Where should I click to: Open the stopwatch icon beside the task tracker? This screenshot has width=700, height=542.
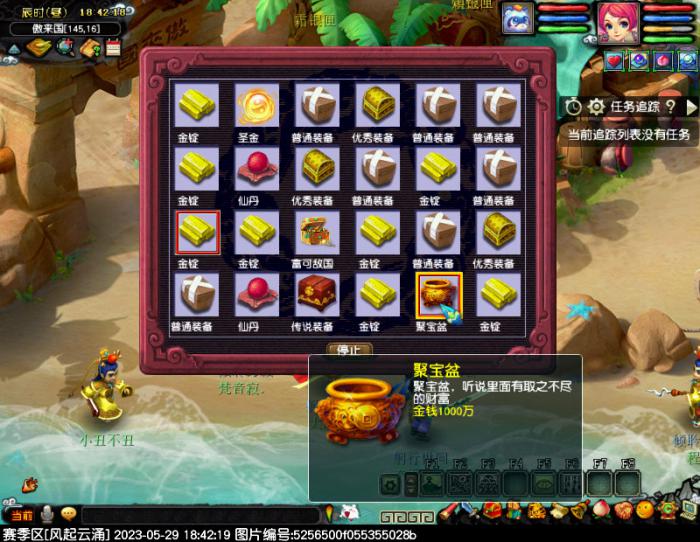[573, 106]
